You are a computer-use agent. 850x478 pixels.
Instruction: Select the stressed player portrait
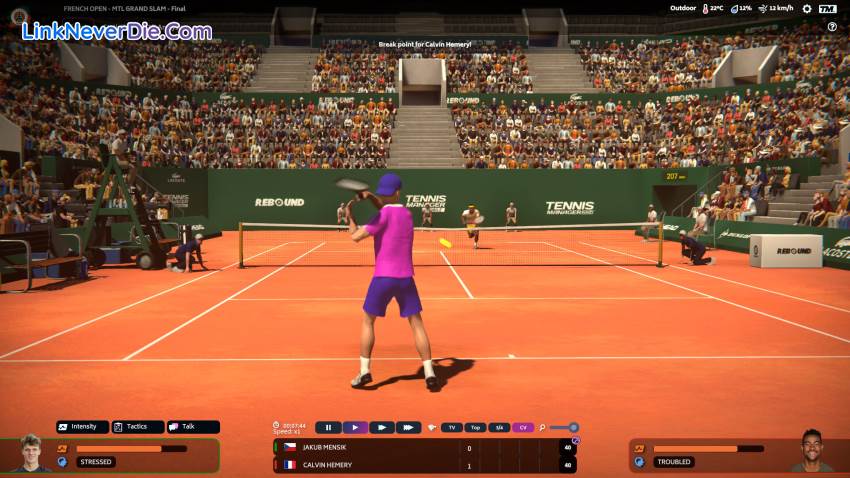(x=31, y=453)
